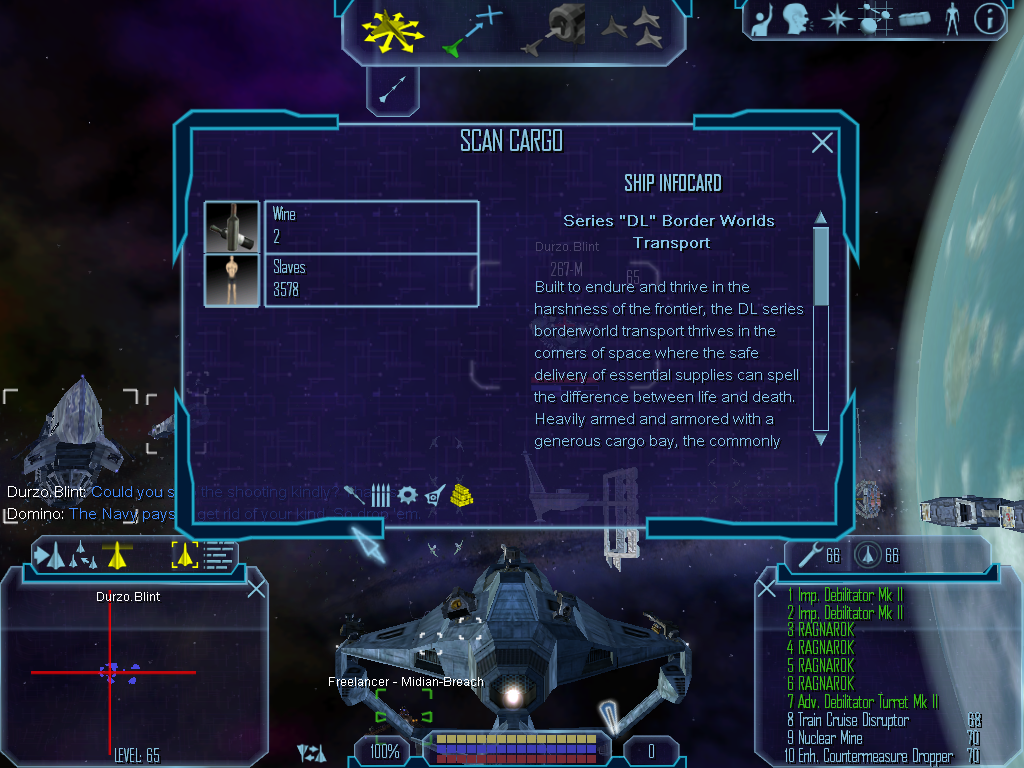Close the weapons list panel
The width and height of the screenshot is (1024, 768).
tap(768, 588)
